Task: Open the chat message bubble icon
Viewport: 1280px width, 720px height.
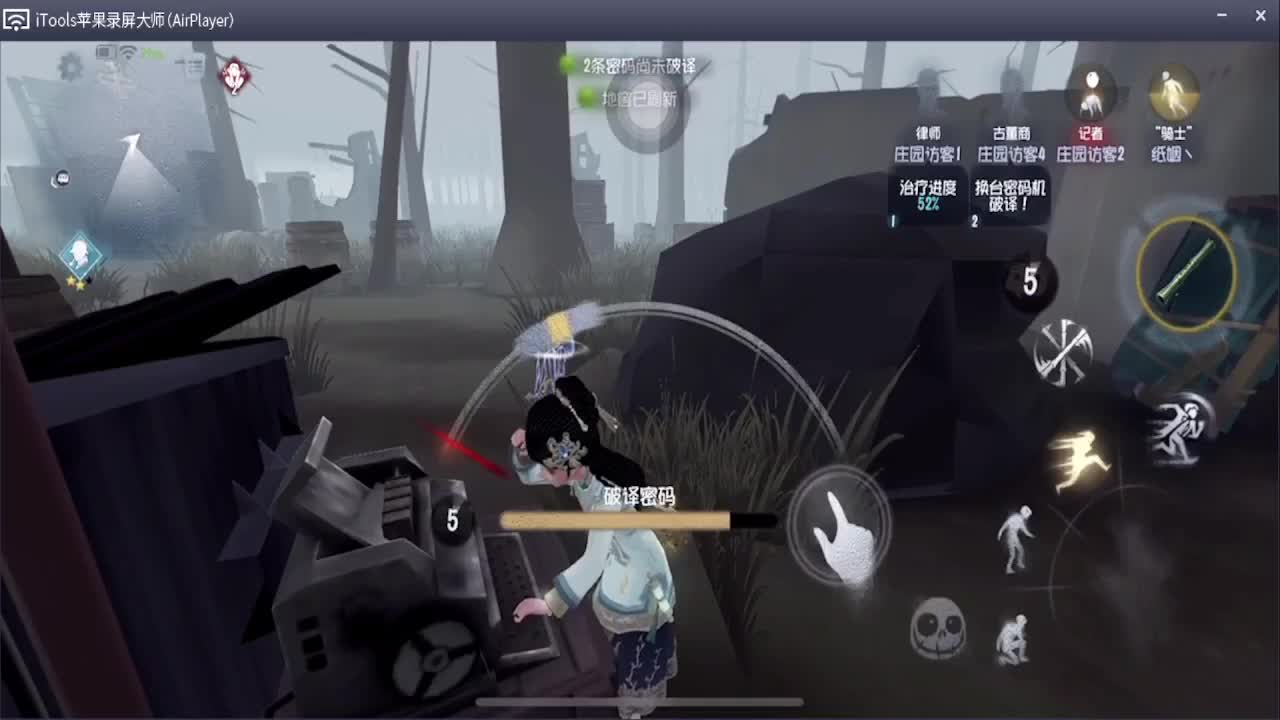Action: (62, 178)
